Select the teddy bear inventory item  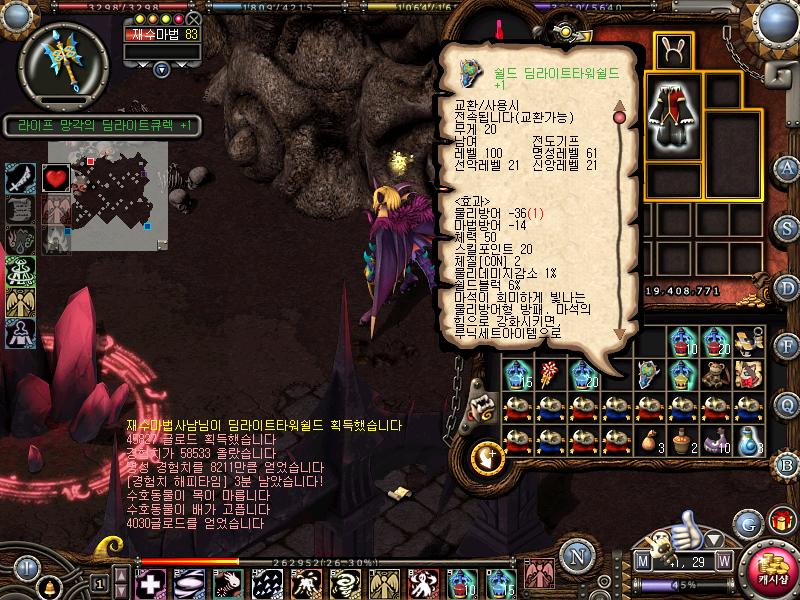[x=715, y=374]
